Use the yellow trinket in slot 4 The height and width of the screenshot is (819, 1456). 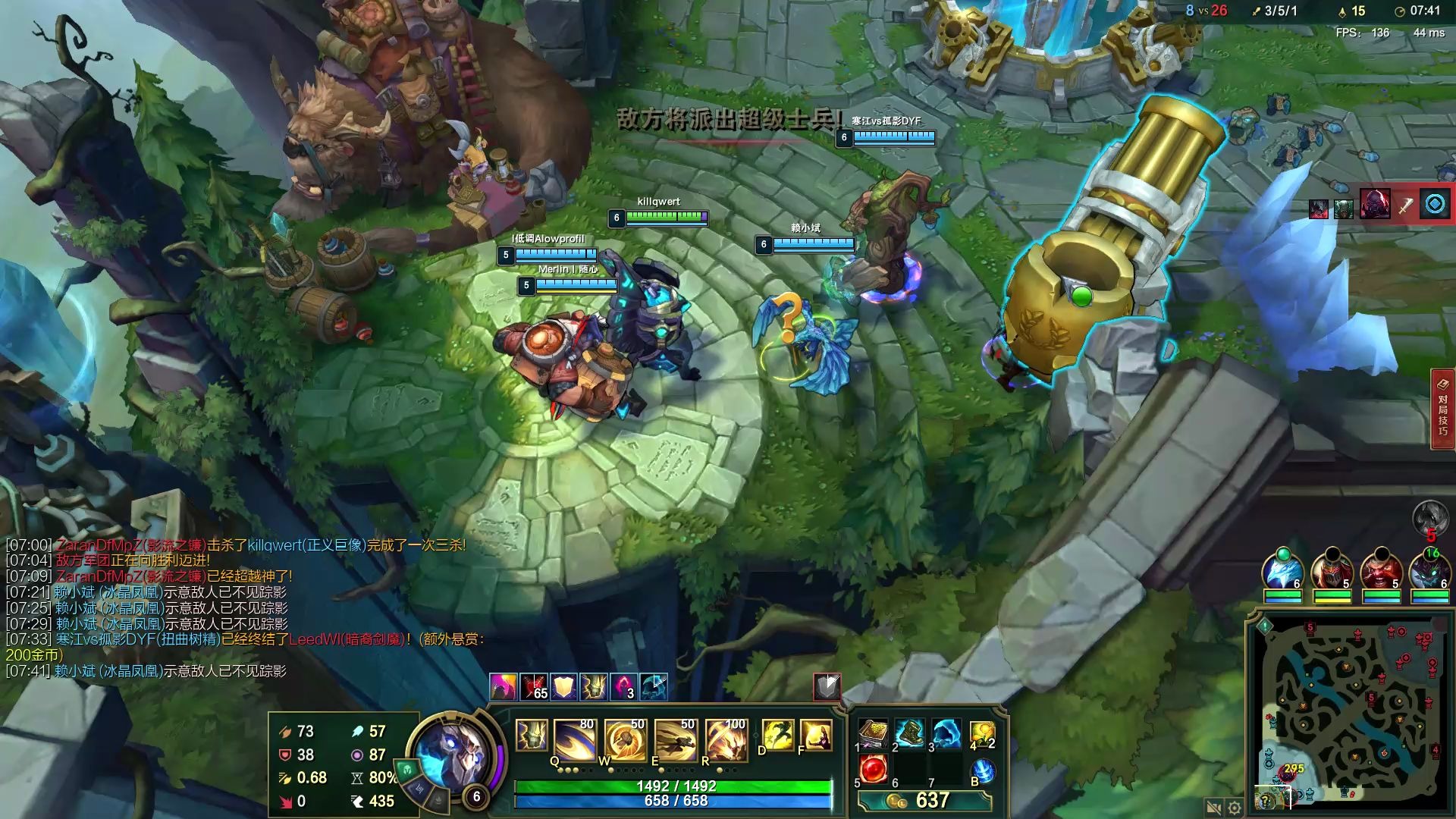(982, 734)
